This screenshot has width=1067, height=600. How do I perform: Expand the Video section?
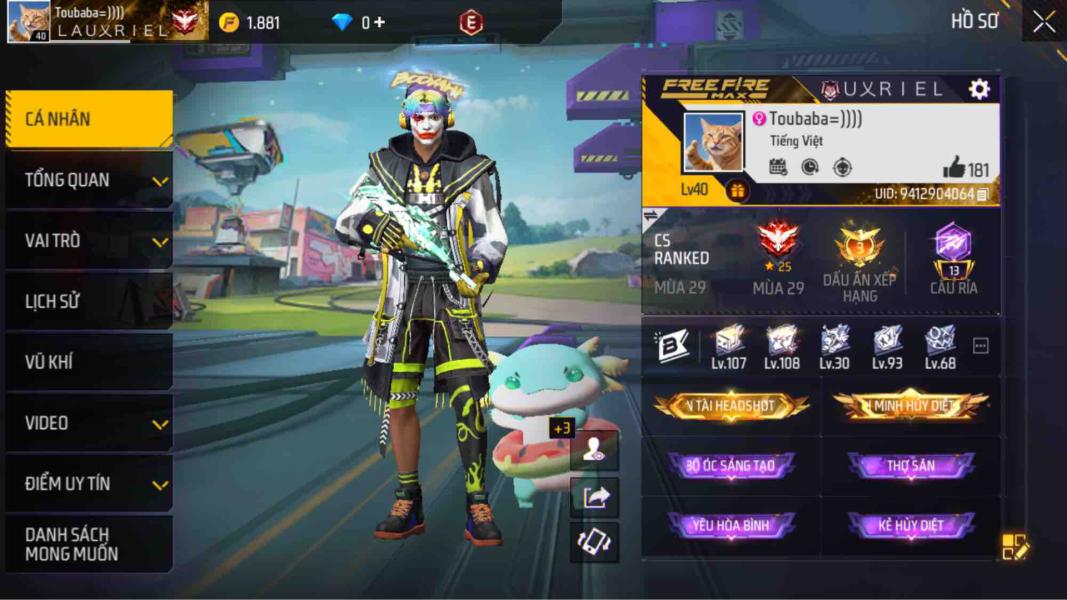click(x=88, y=423)
